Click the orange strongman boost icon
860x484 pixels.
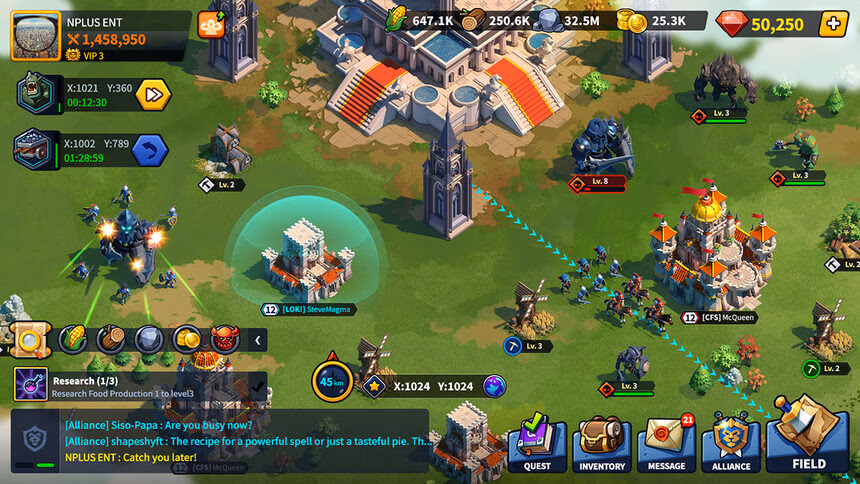(x=211, y=25)
